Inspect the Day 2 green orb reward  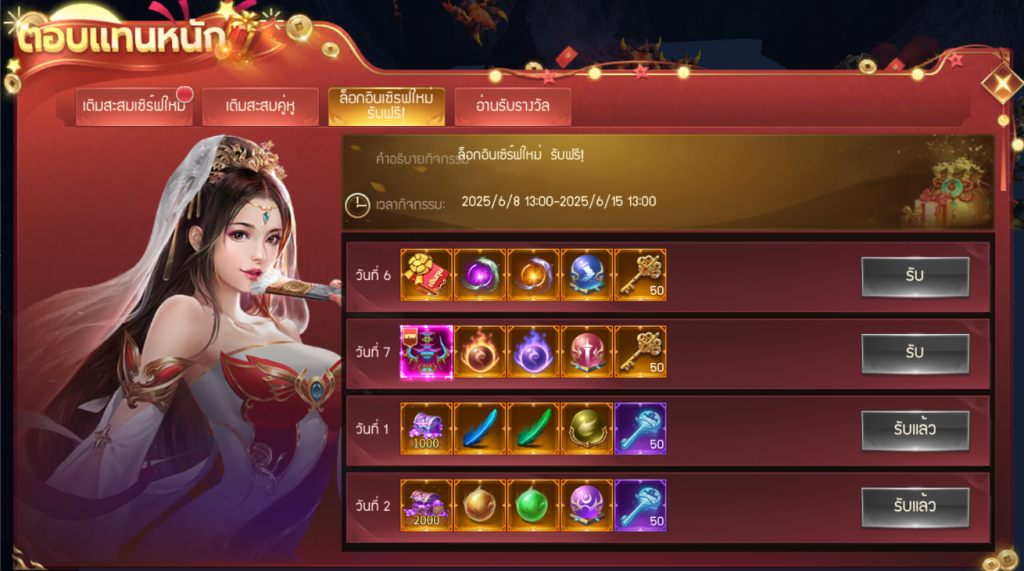tap(533, 506)
